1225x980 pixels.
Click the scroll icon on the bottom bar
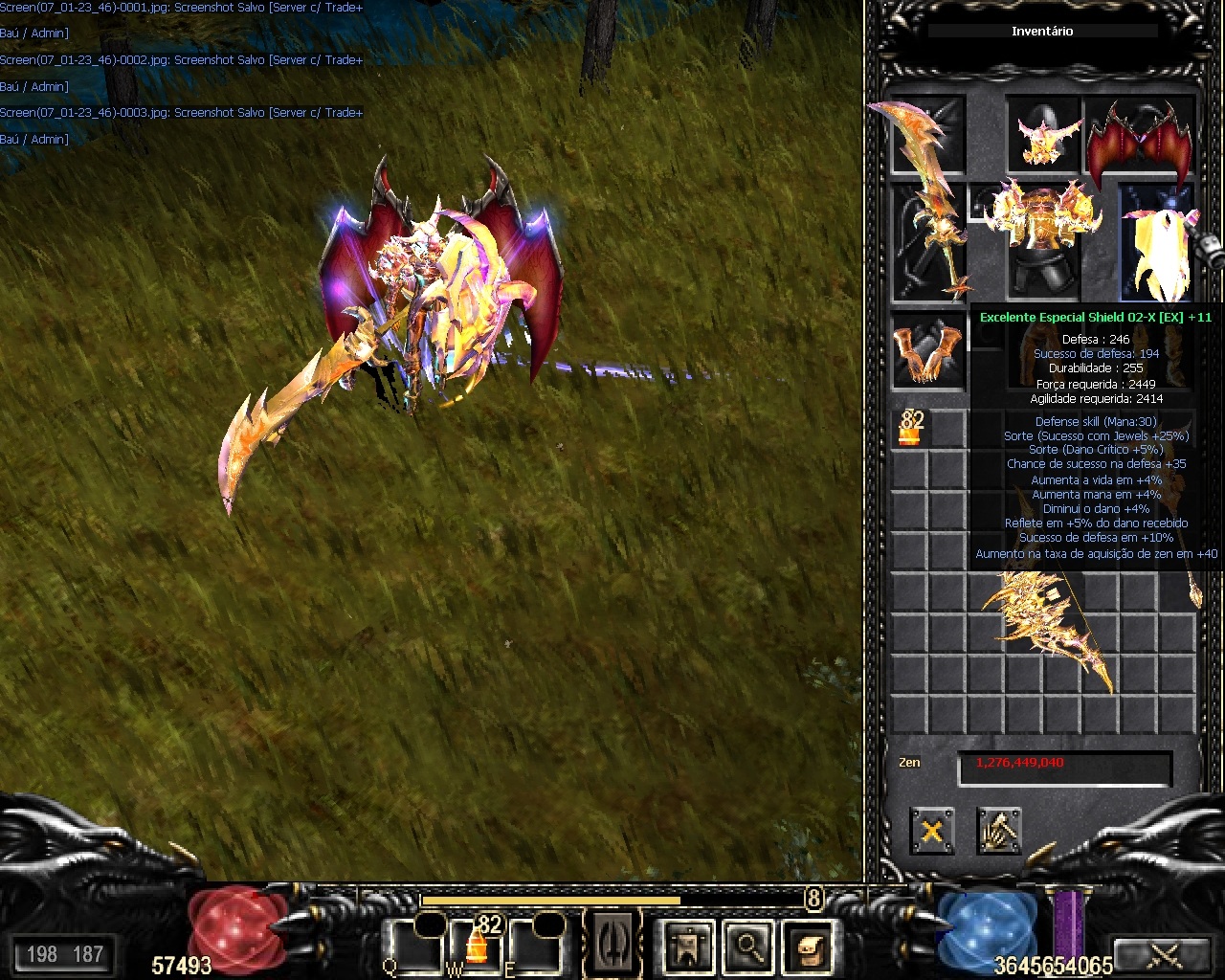[x=809, y=946]
